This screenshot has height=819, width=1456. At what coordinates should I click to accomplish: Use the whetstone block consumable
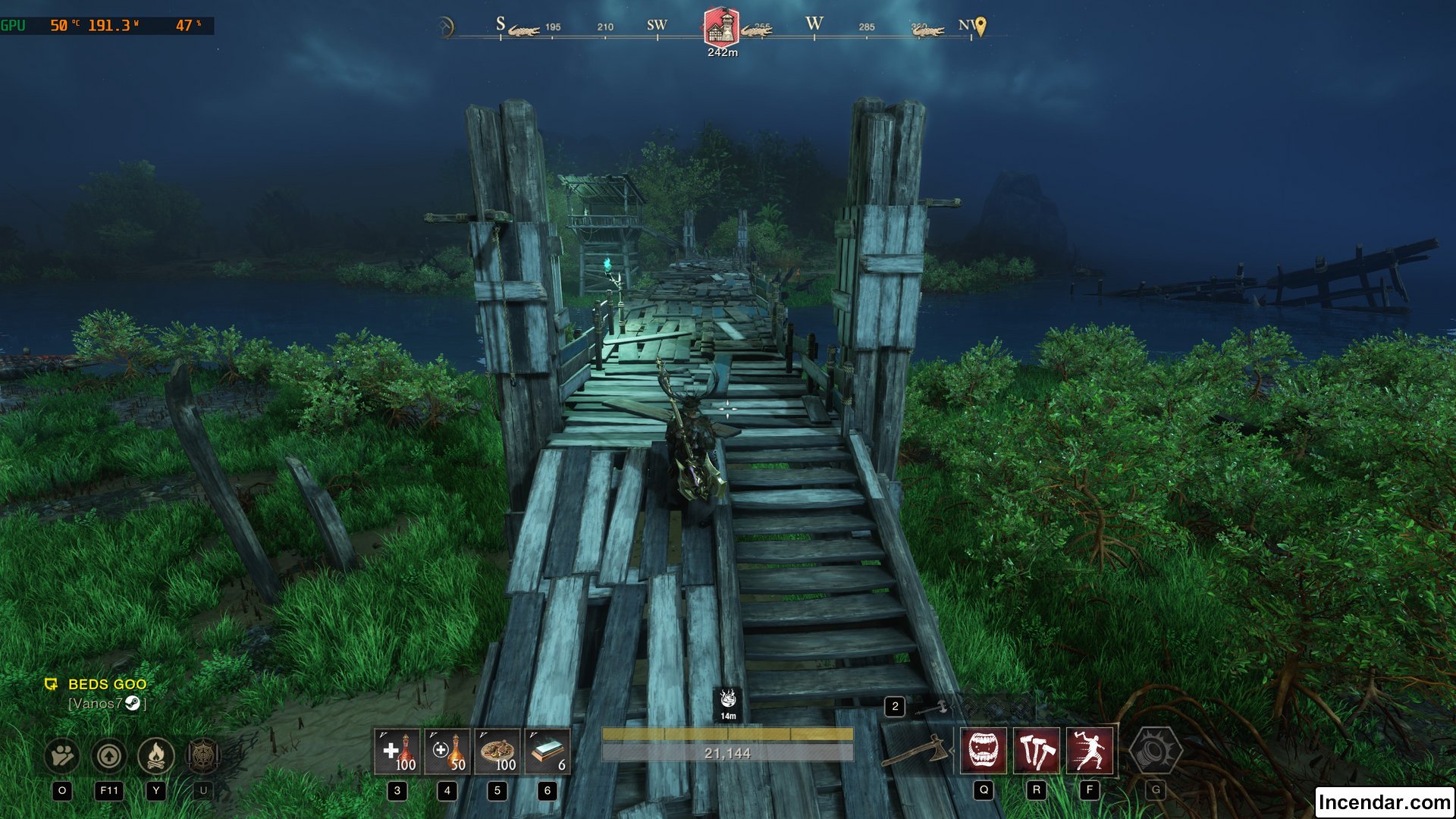[548, 752]
